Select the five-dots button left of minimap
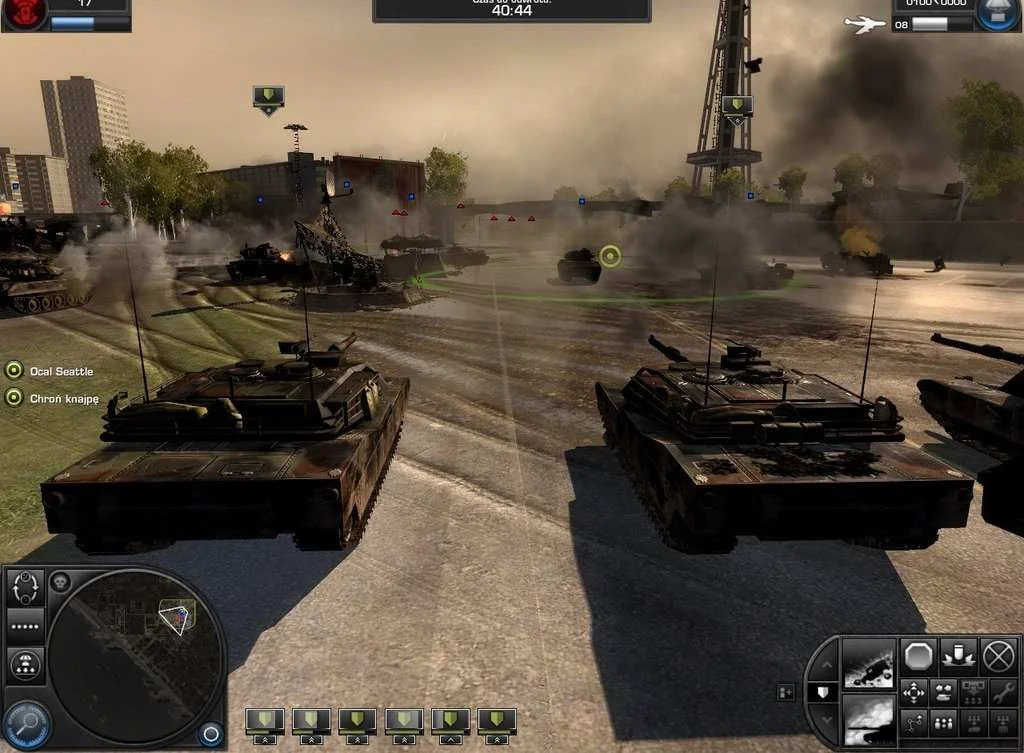The width and height of the screenshot is (1024, 753). pos(26,625)
